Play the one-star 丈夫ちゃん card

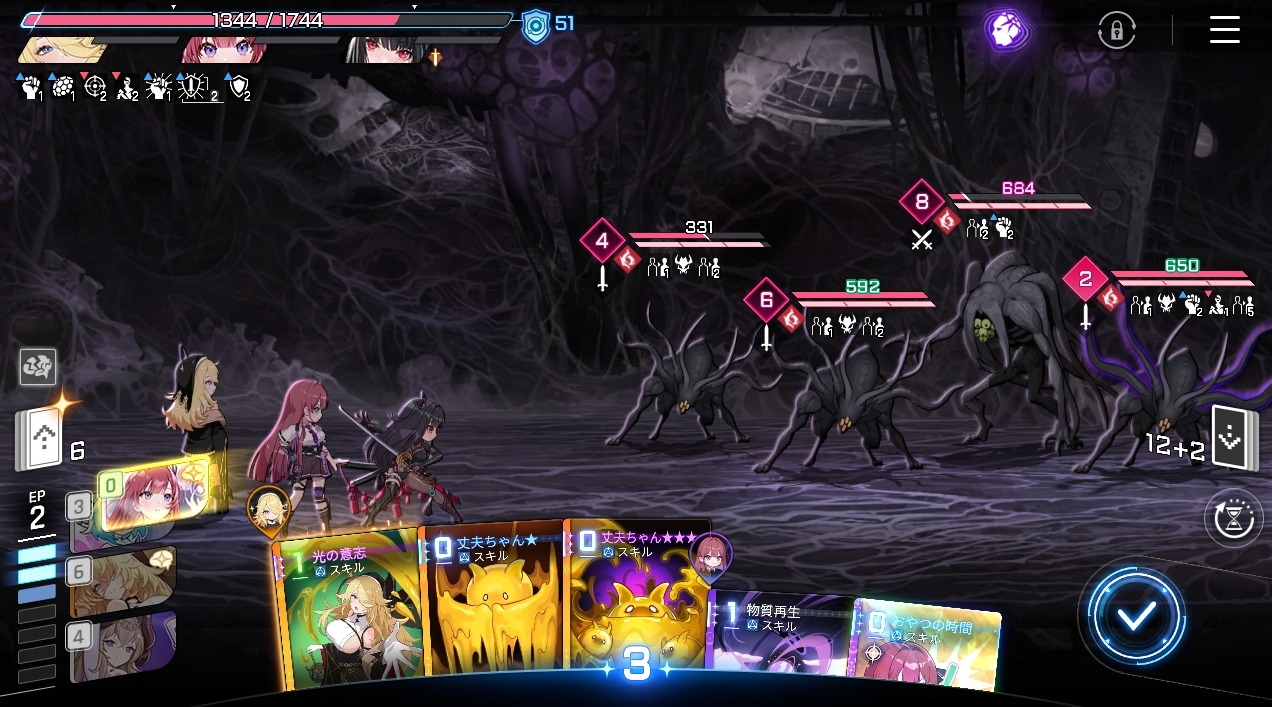click(x=492, y=604)
